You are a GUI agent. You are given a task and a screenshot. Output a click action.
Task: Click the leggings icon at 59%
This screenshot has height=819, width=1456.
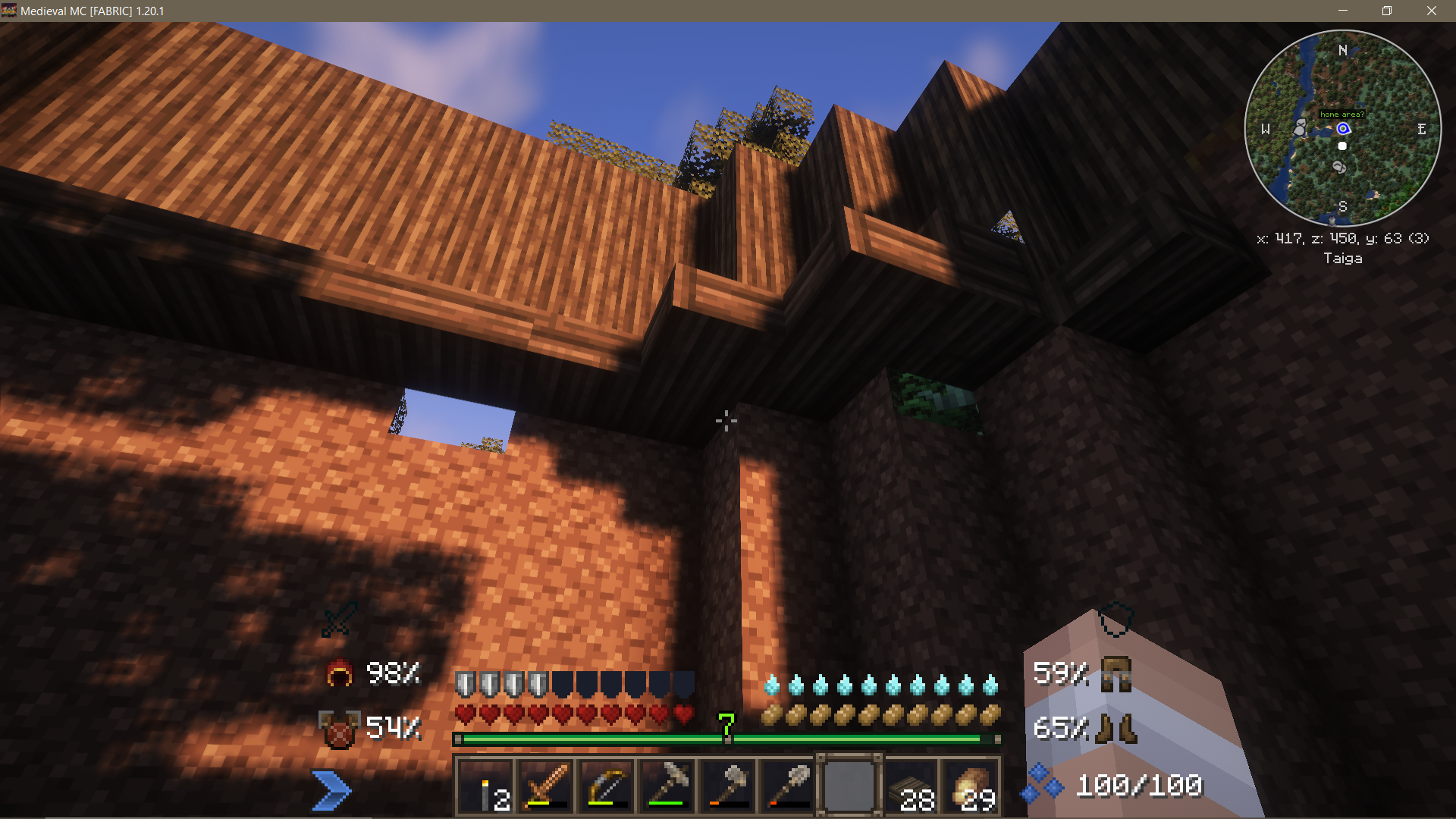[1114, 674]
